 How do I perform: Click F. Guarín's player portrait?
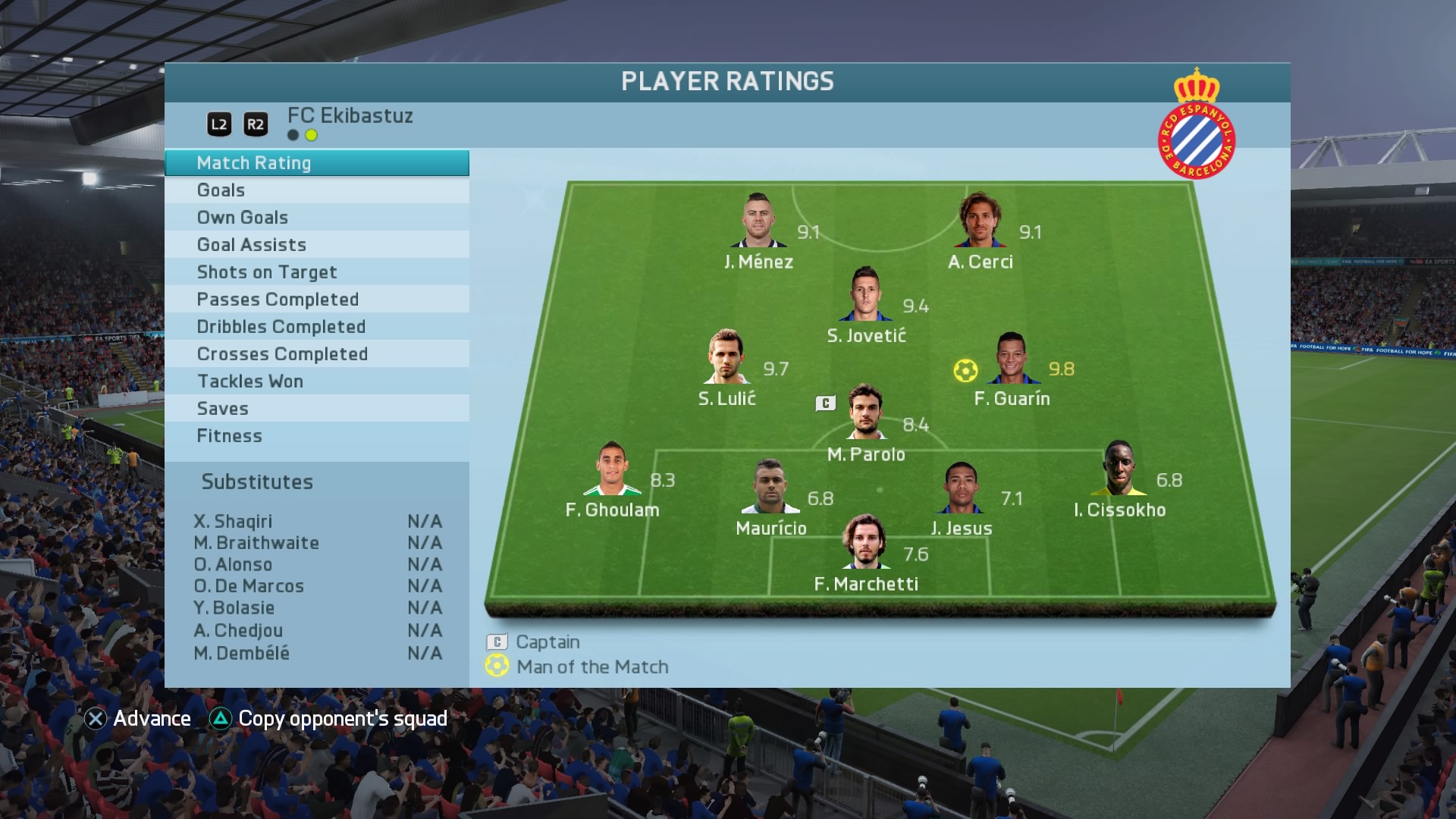1012,359
